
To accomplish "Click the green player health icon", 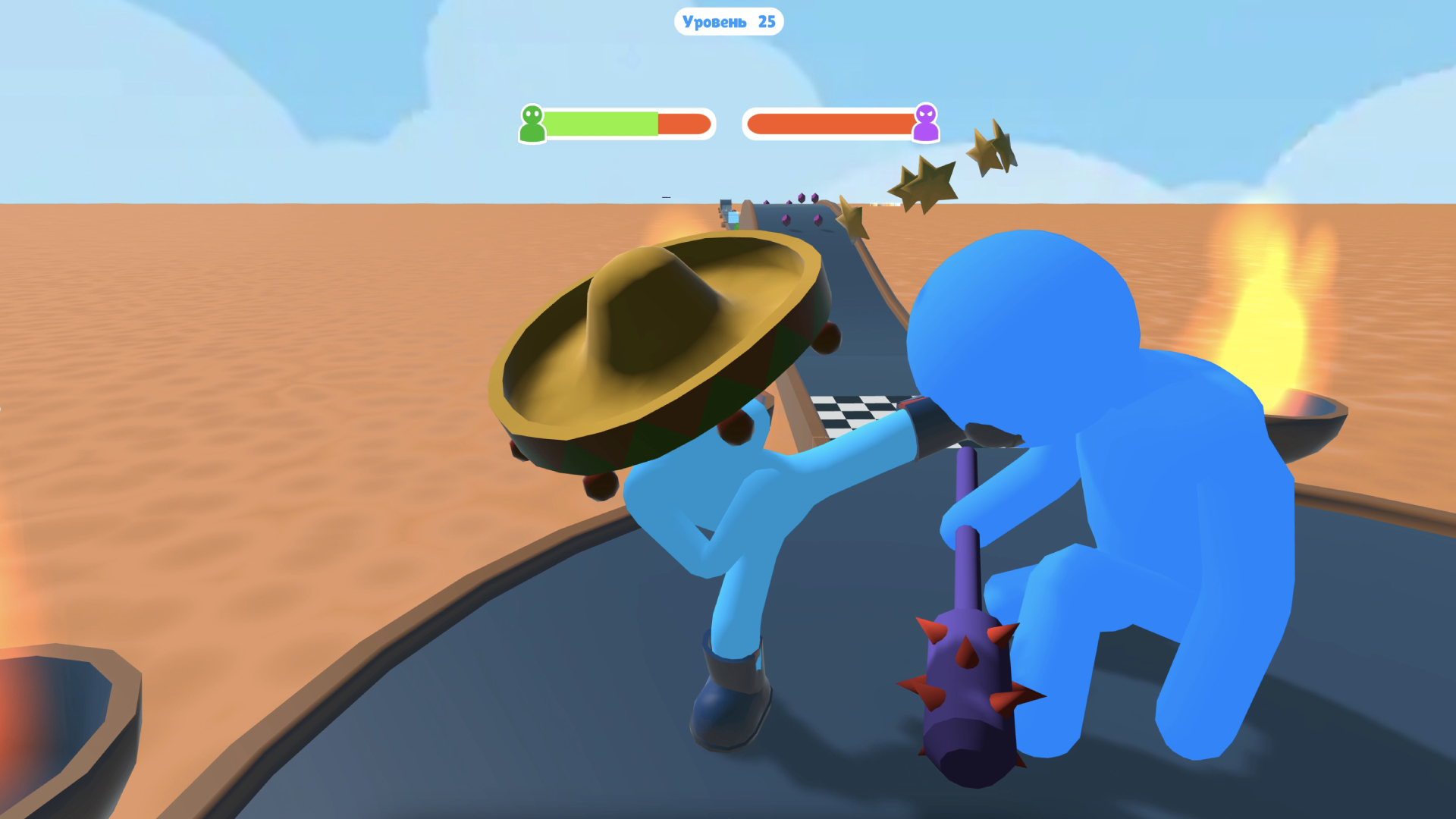I will (x=532, y=124).
